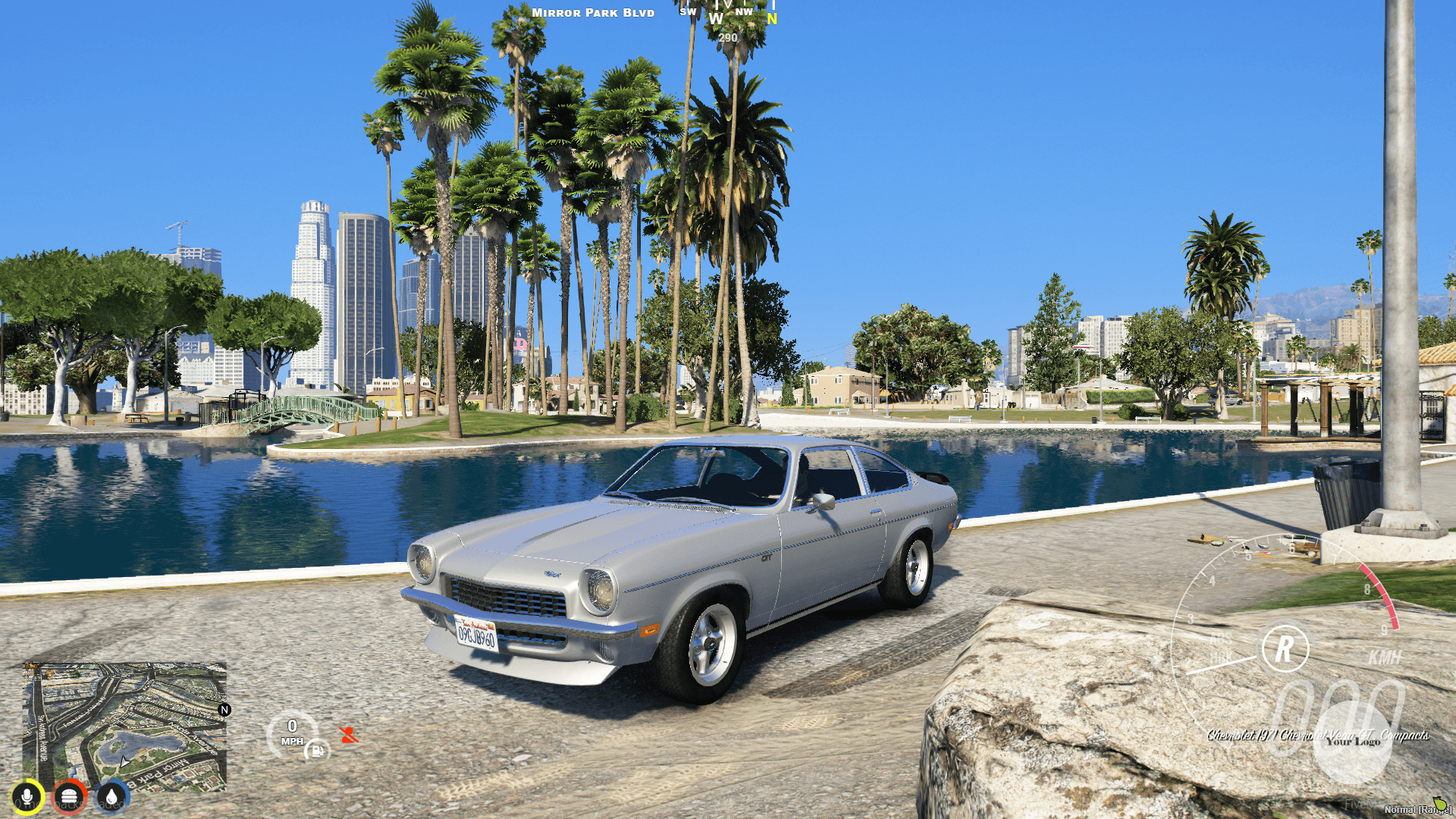1456x819 pixels.
Task: Toggle voice chat via the yellow mic ring
Action: (27, 796)
